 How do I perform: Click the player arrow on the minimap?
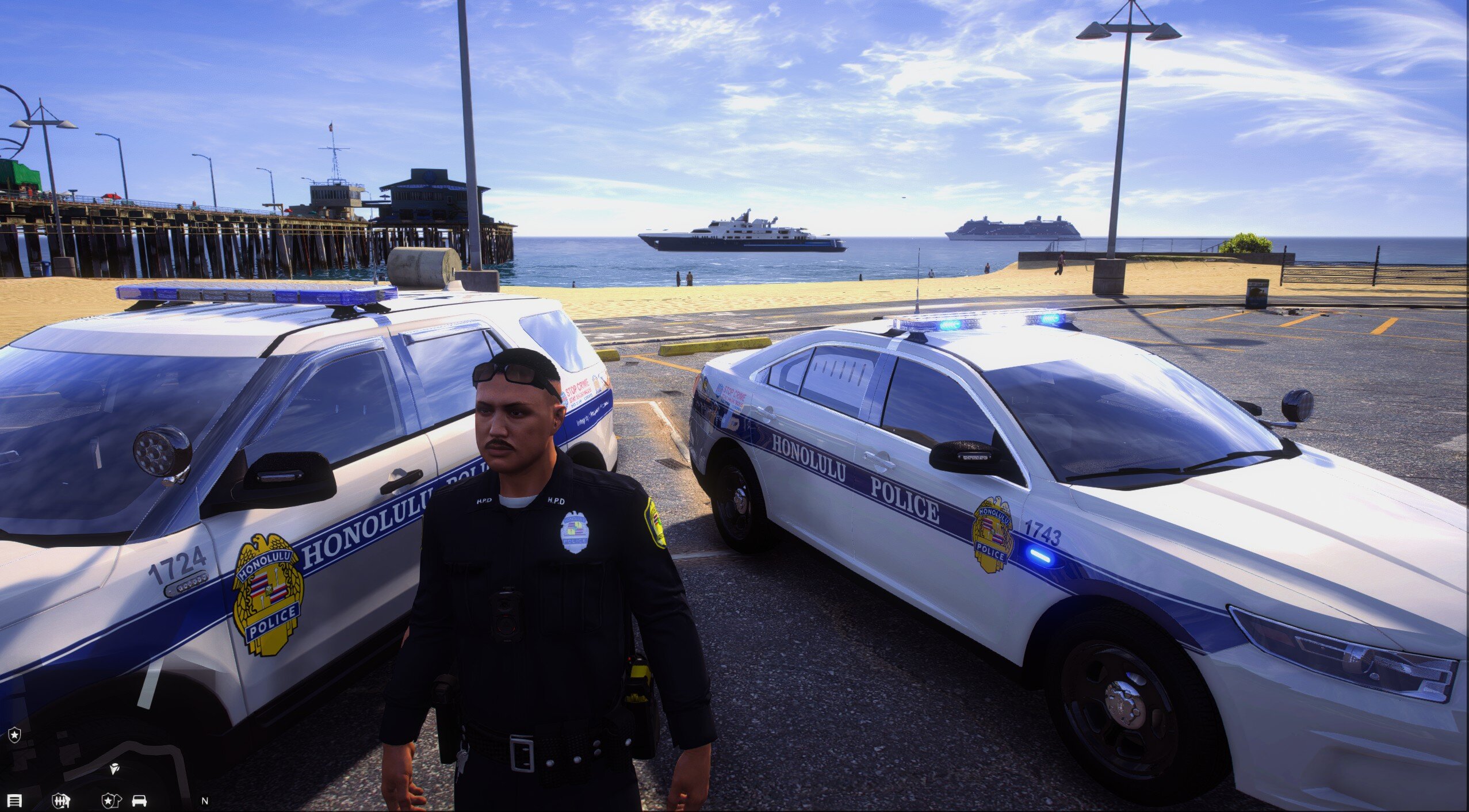coord(114,768)
